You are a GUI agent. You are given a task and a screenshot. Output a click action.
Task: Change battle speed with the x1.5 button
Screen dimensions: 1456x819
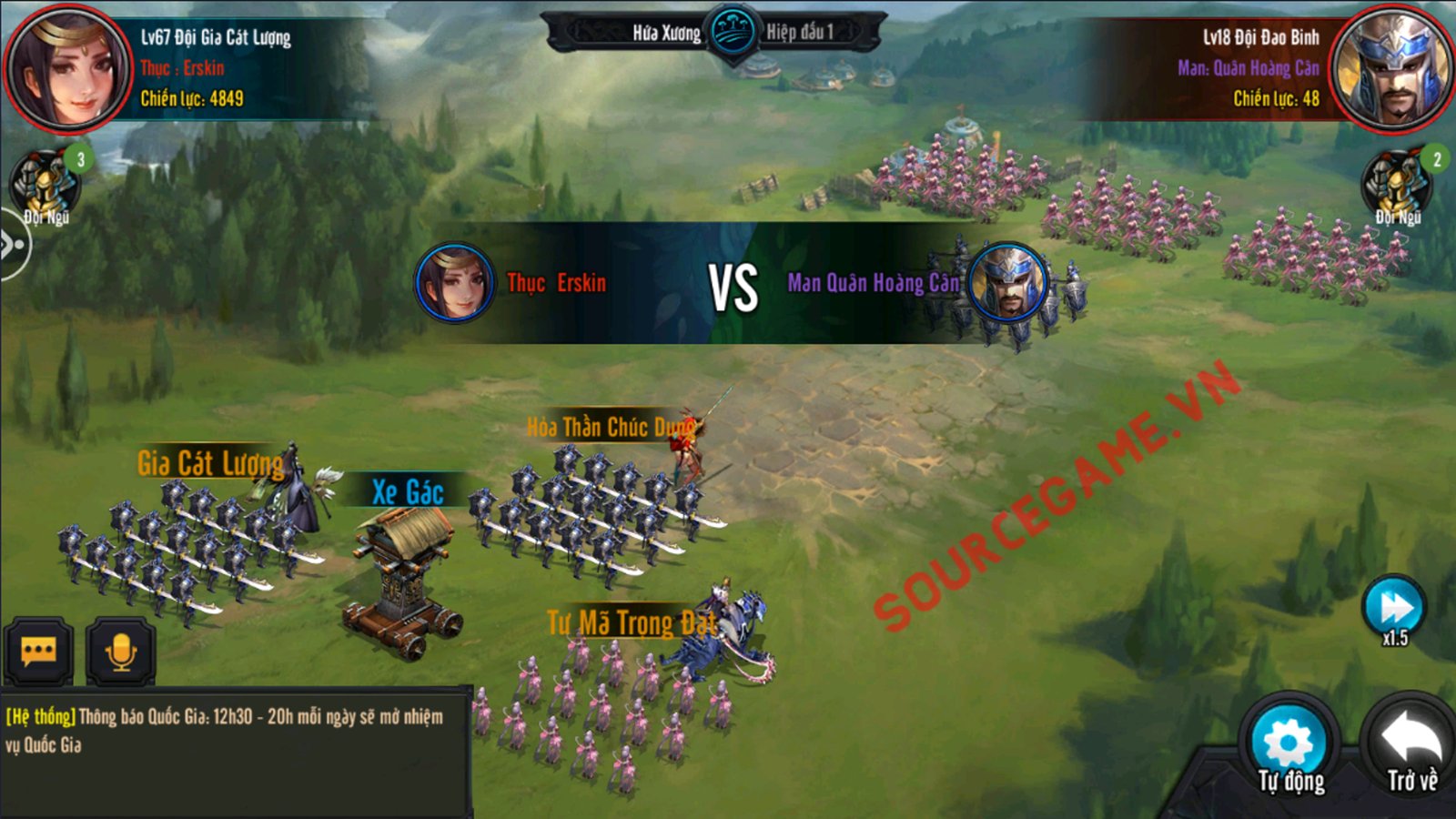coord(1394,610)
